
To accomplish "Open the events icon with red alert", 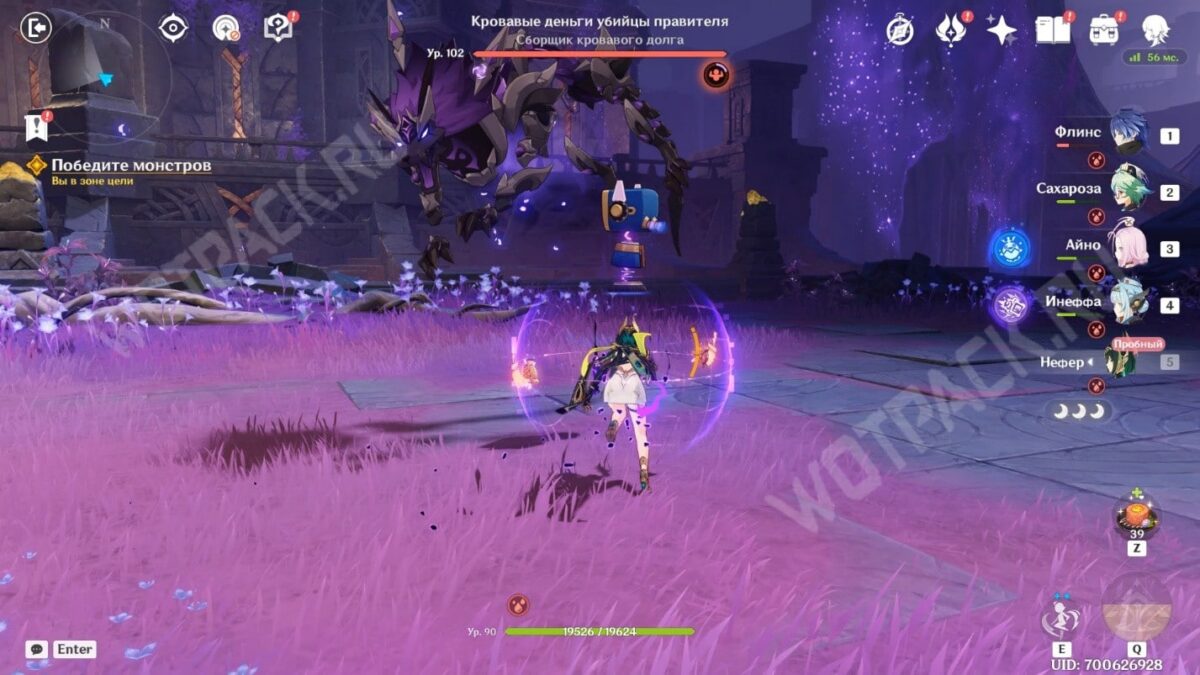I will (x=949, y=30).
